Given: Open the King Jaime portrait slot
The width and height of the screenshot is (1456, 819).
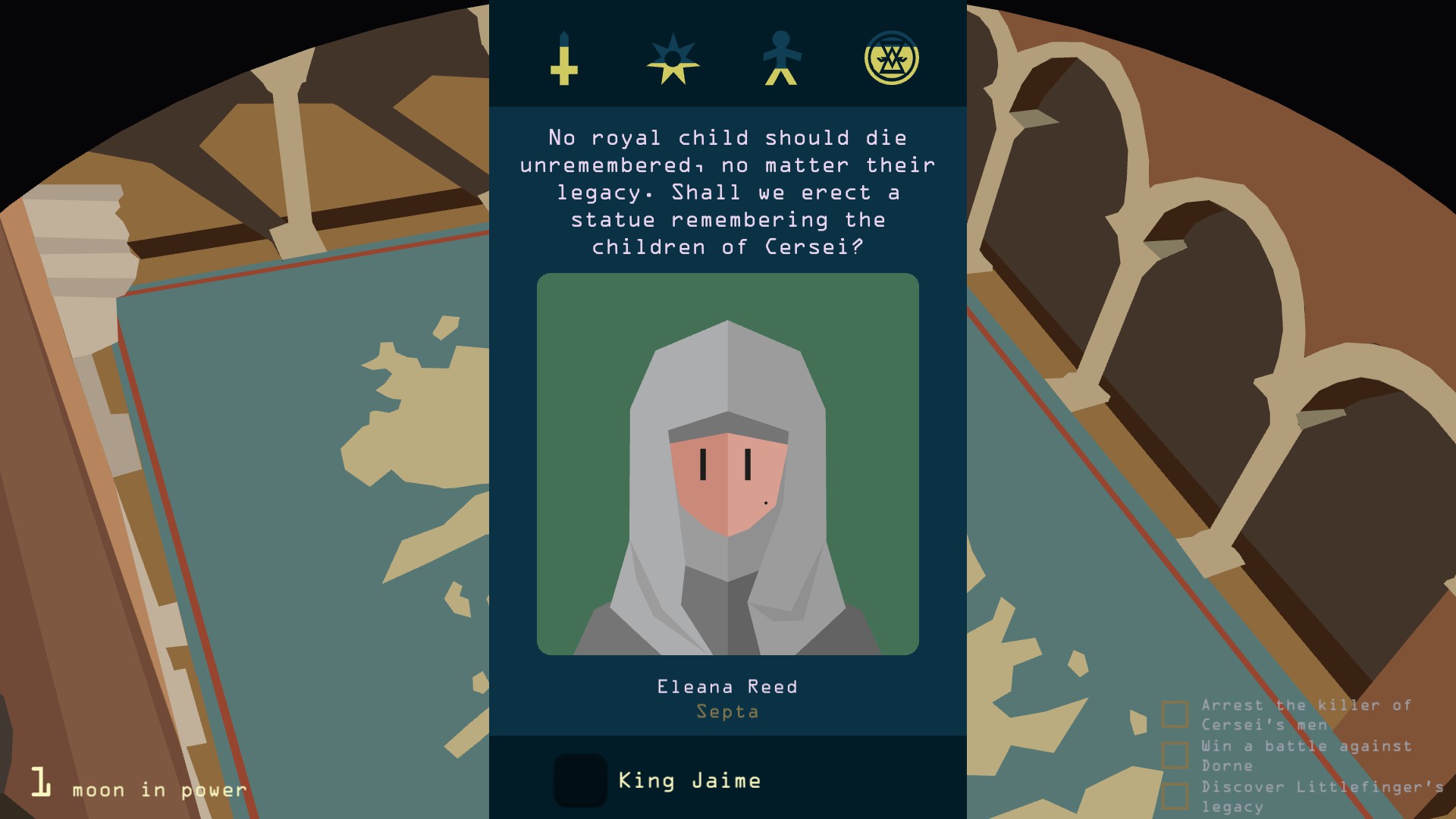Looking at the screenshot, I should (580, 780).
